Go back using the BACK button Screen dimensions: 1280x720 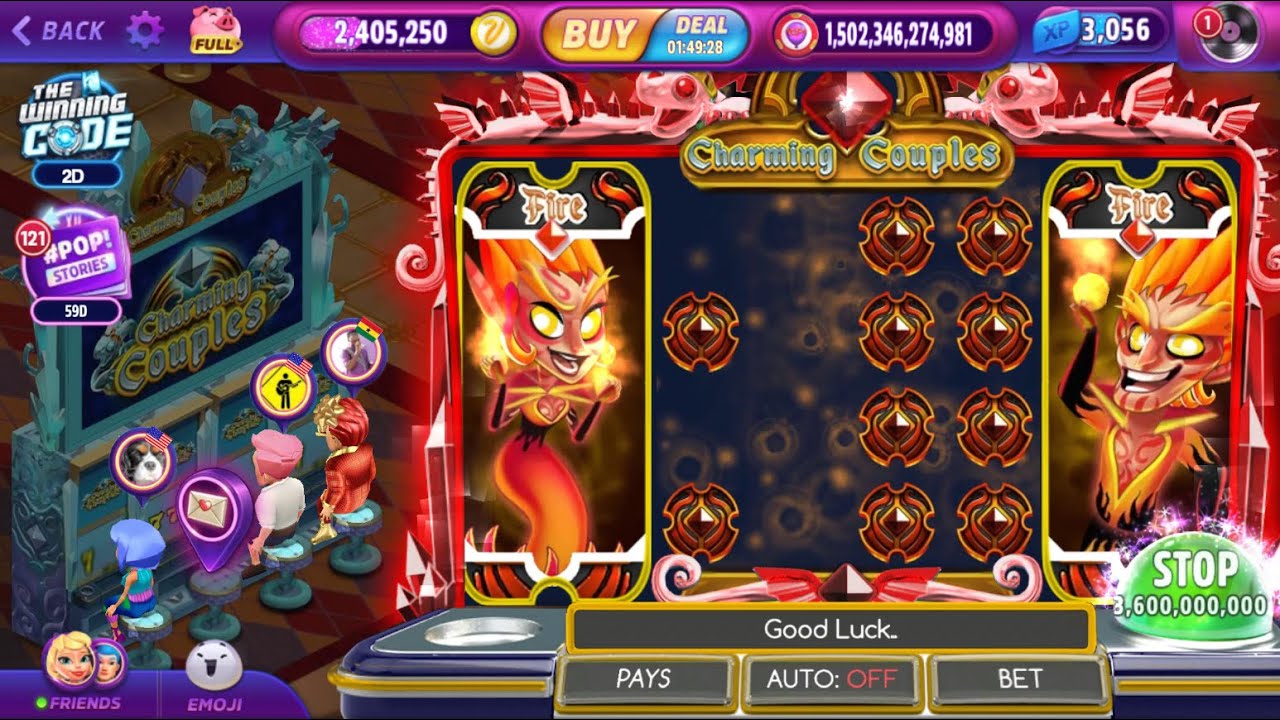click(x=58, y=31)
